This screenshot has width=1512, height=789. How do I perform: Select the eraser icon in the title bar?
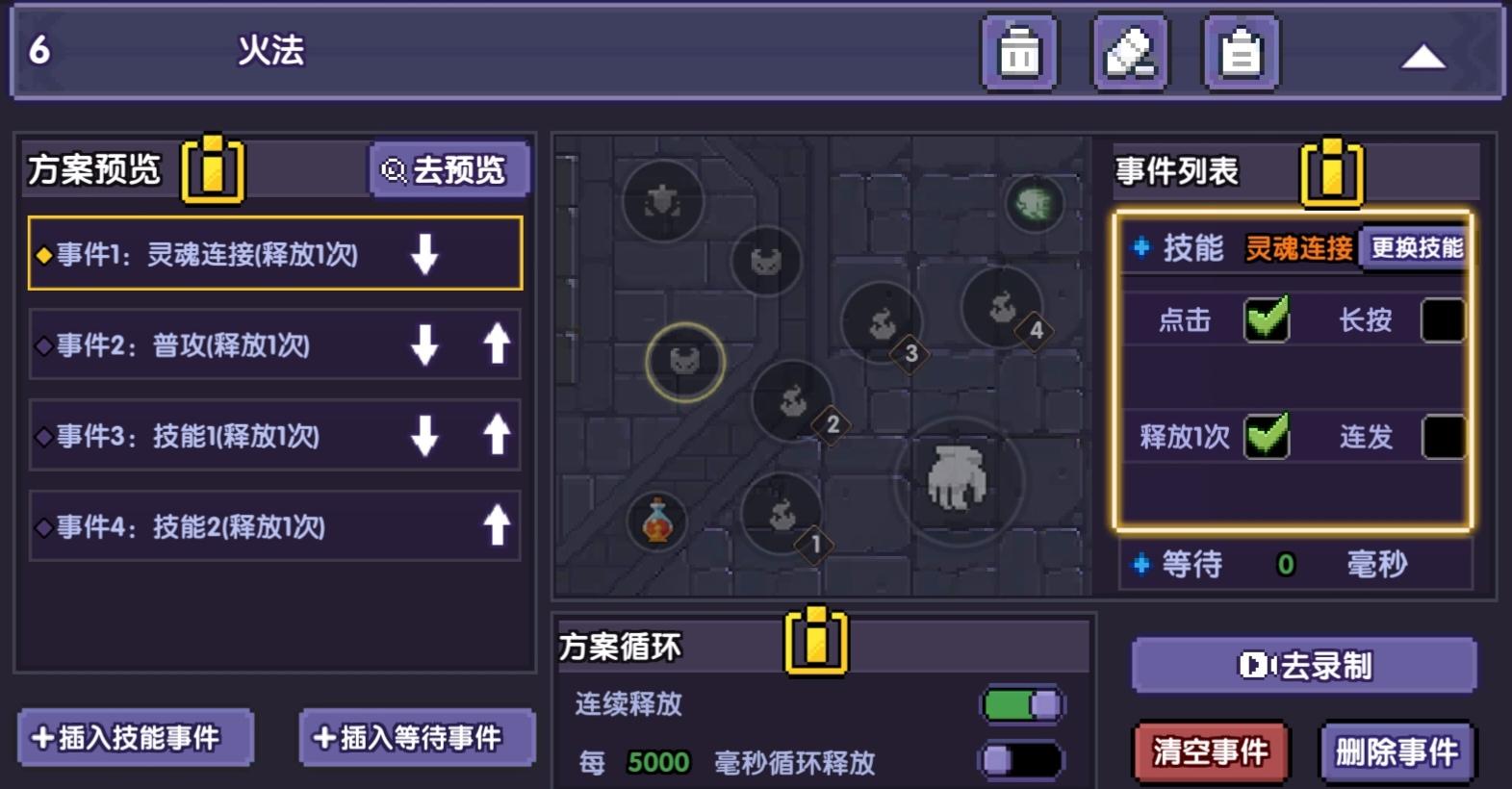click(x=1130, y=52)
